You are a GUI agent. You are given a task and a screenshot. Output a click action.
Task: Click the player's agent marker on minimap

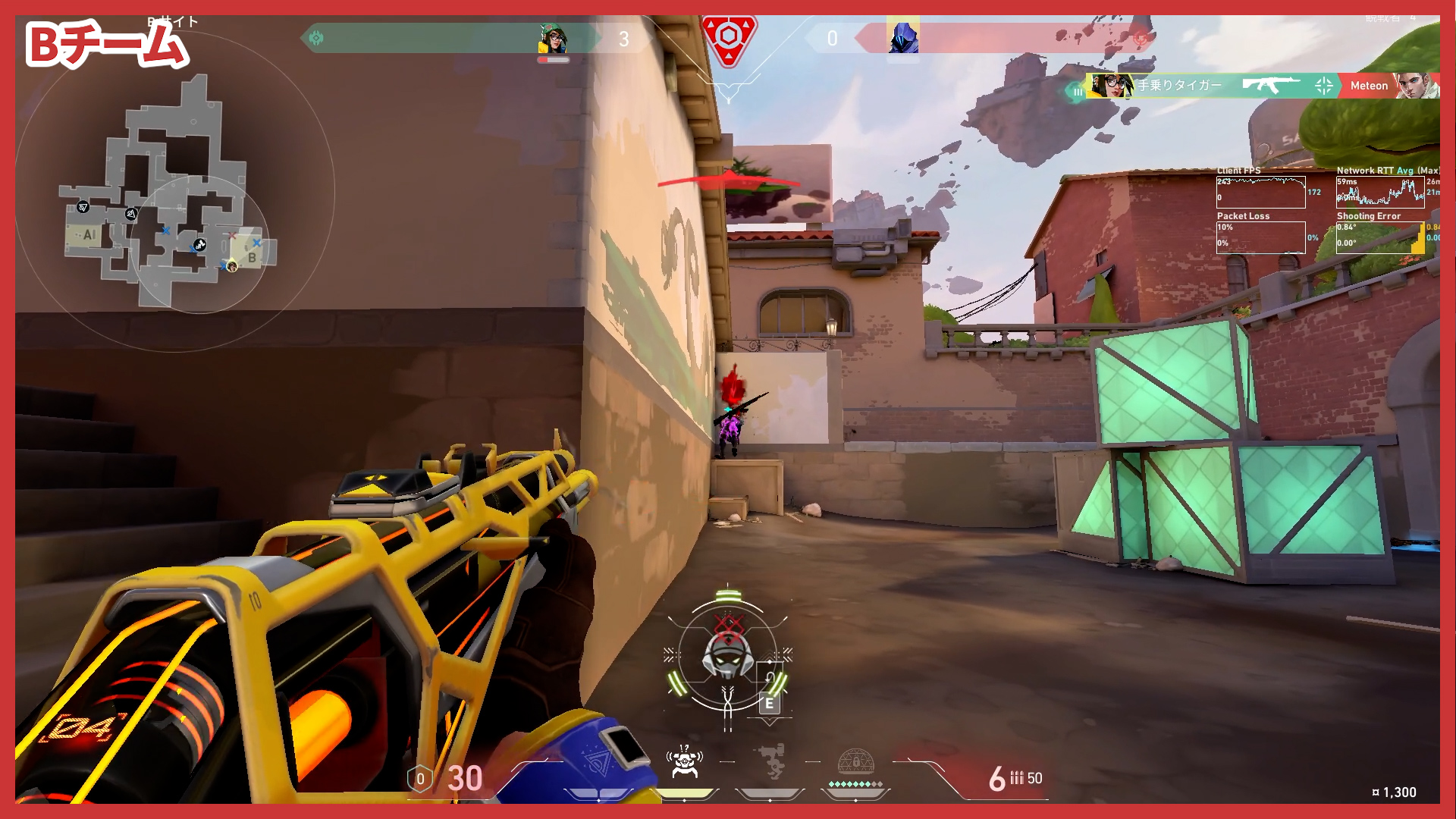232,266
